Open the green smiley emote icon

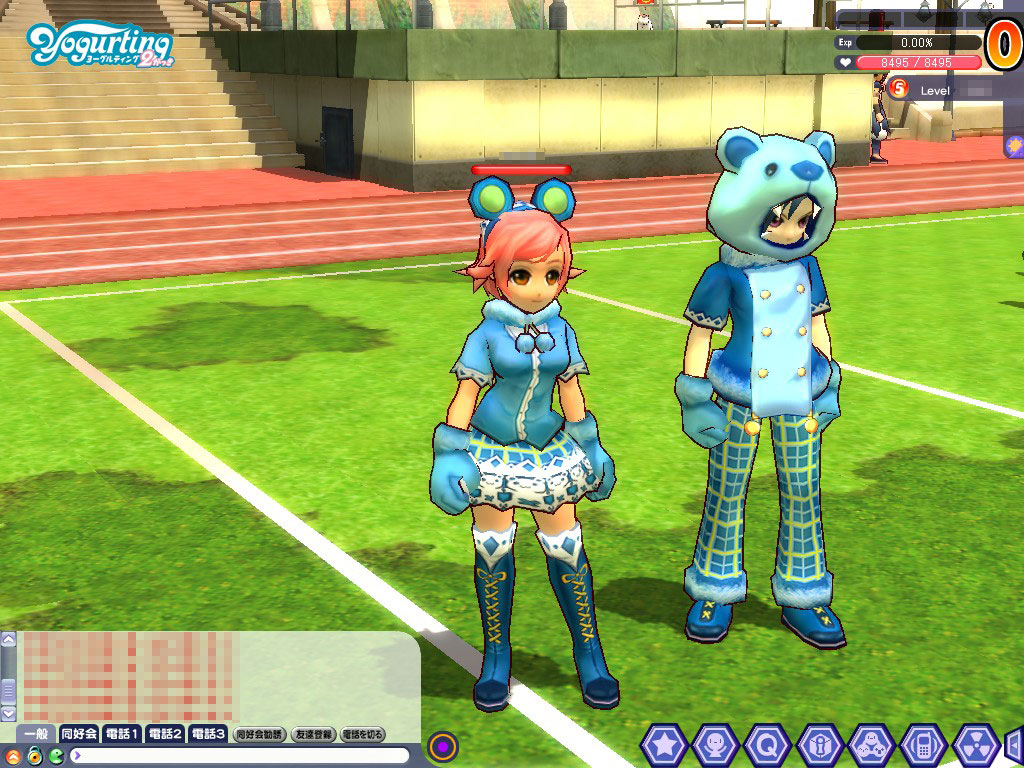tap(56, 755)
